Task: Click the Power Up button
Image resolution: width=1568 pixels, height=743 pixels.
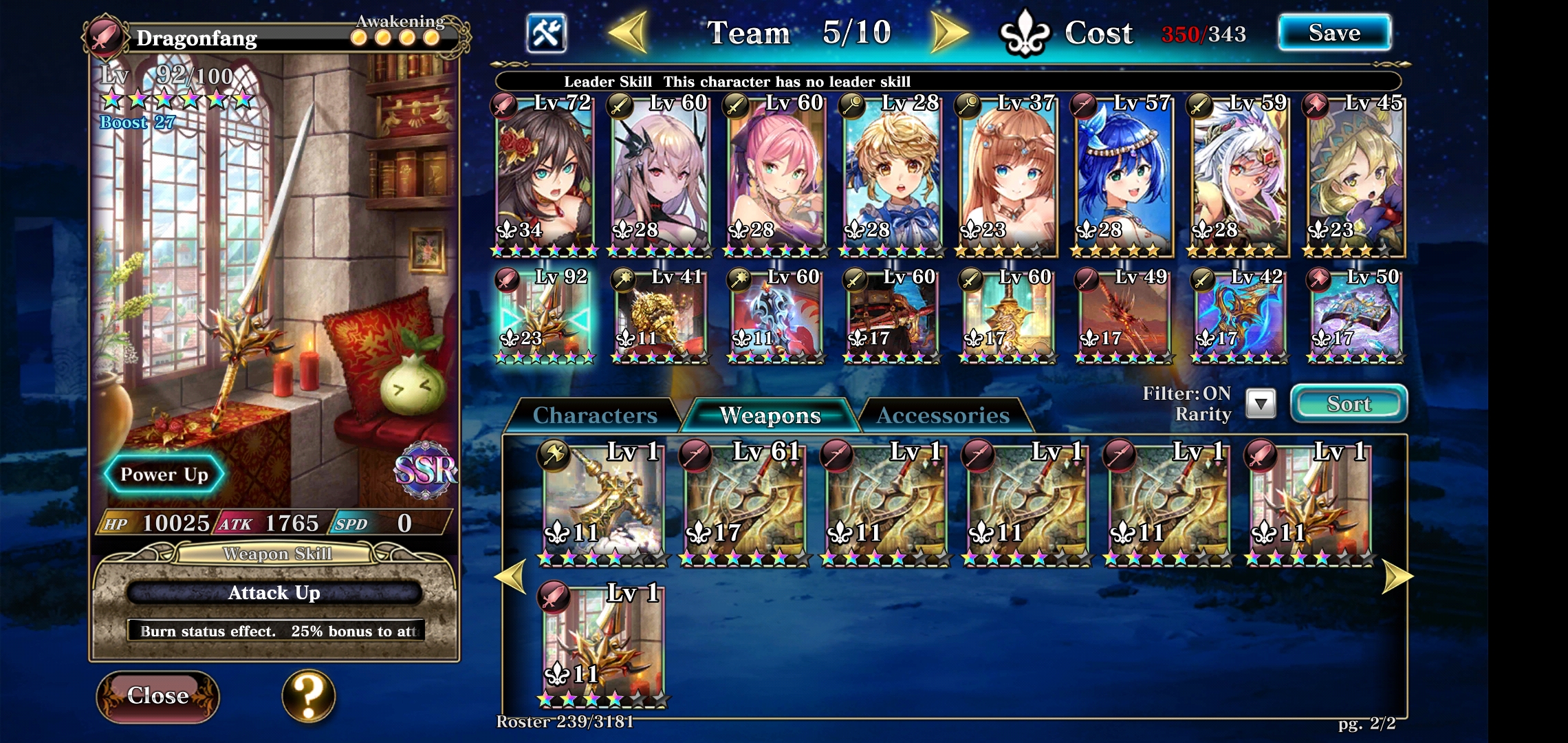Action: click(164, 473)
